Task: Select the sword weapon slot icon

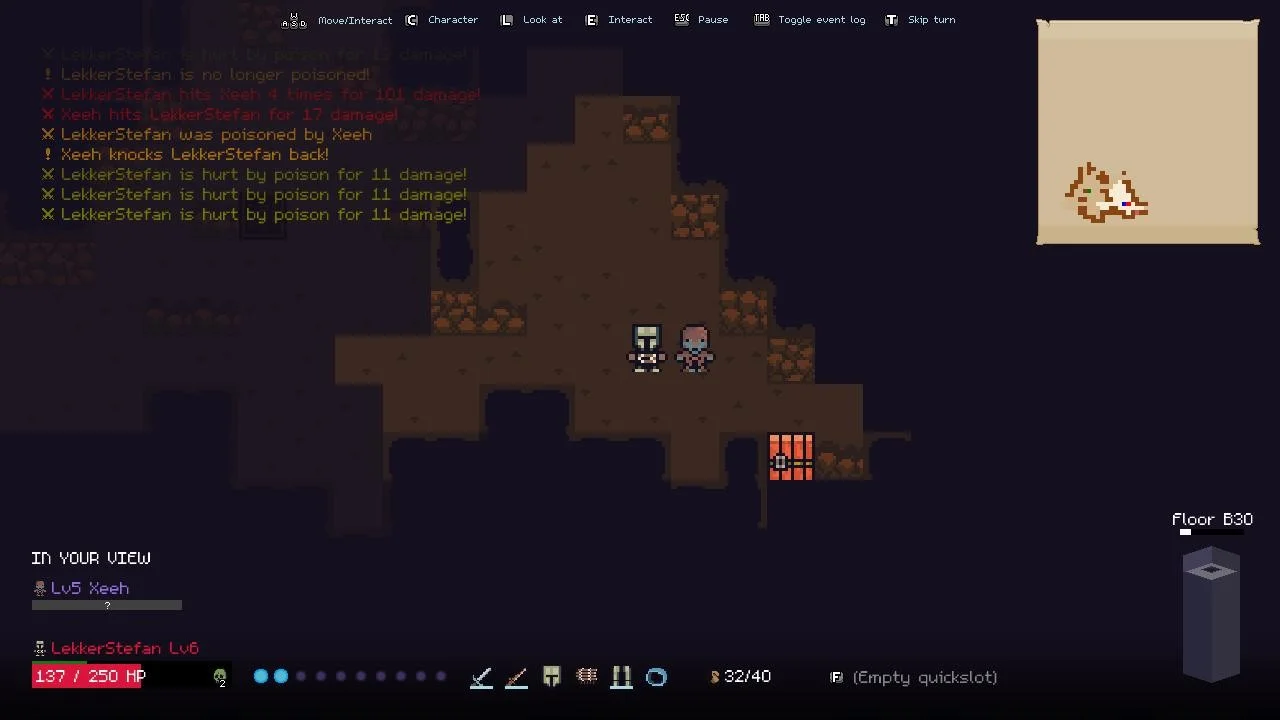Action: [x=481, y=677]
